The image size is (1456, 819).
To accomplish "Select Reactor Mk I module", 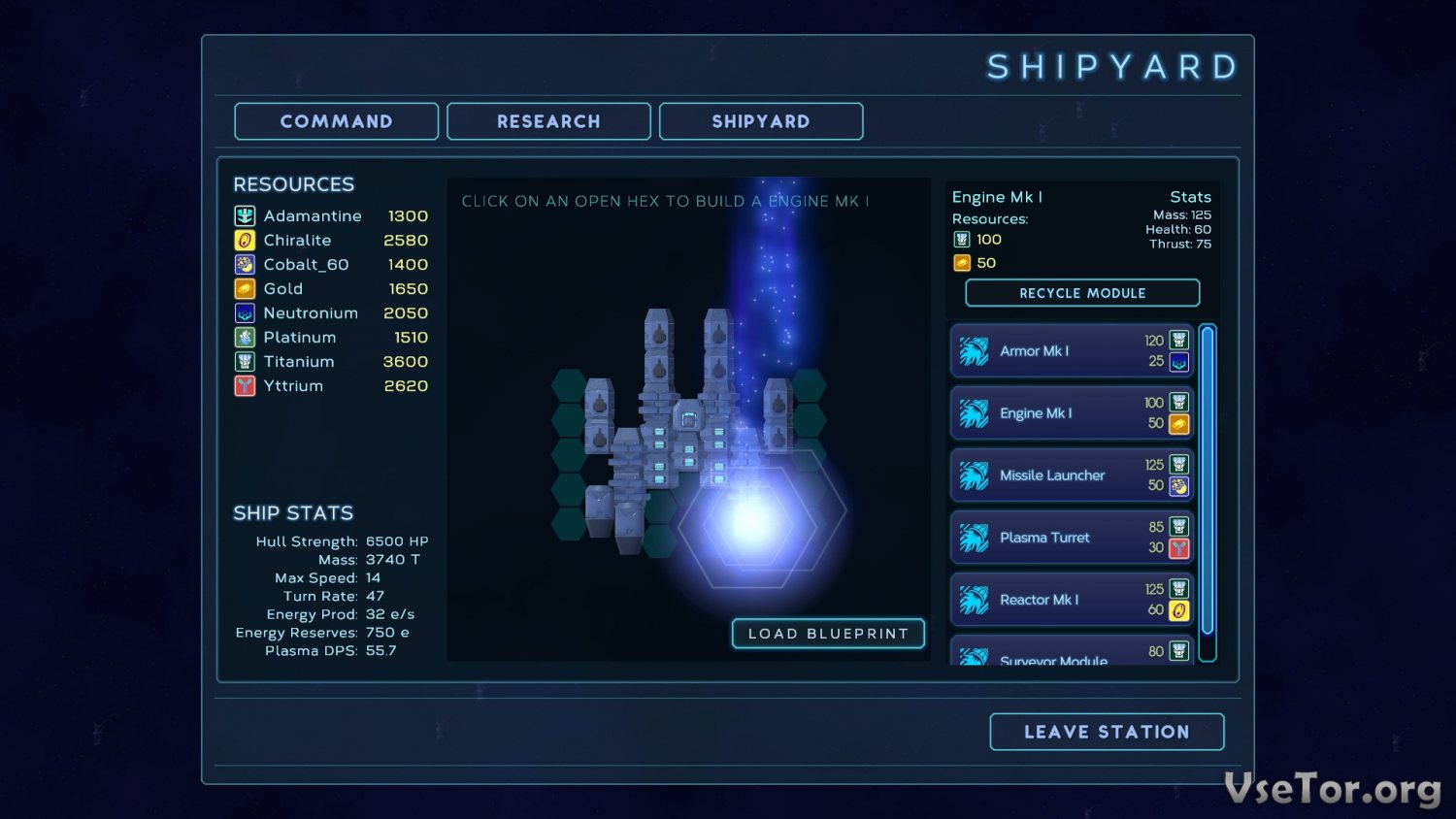I will [1072, 600].
